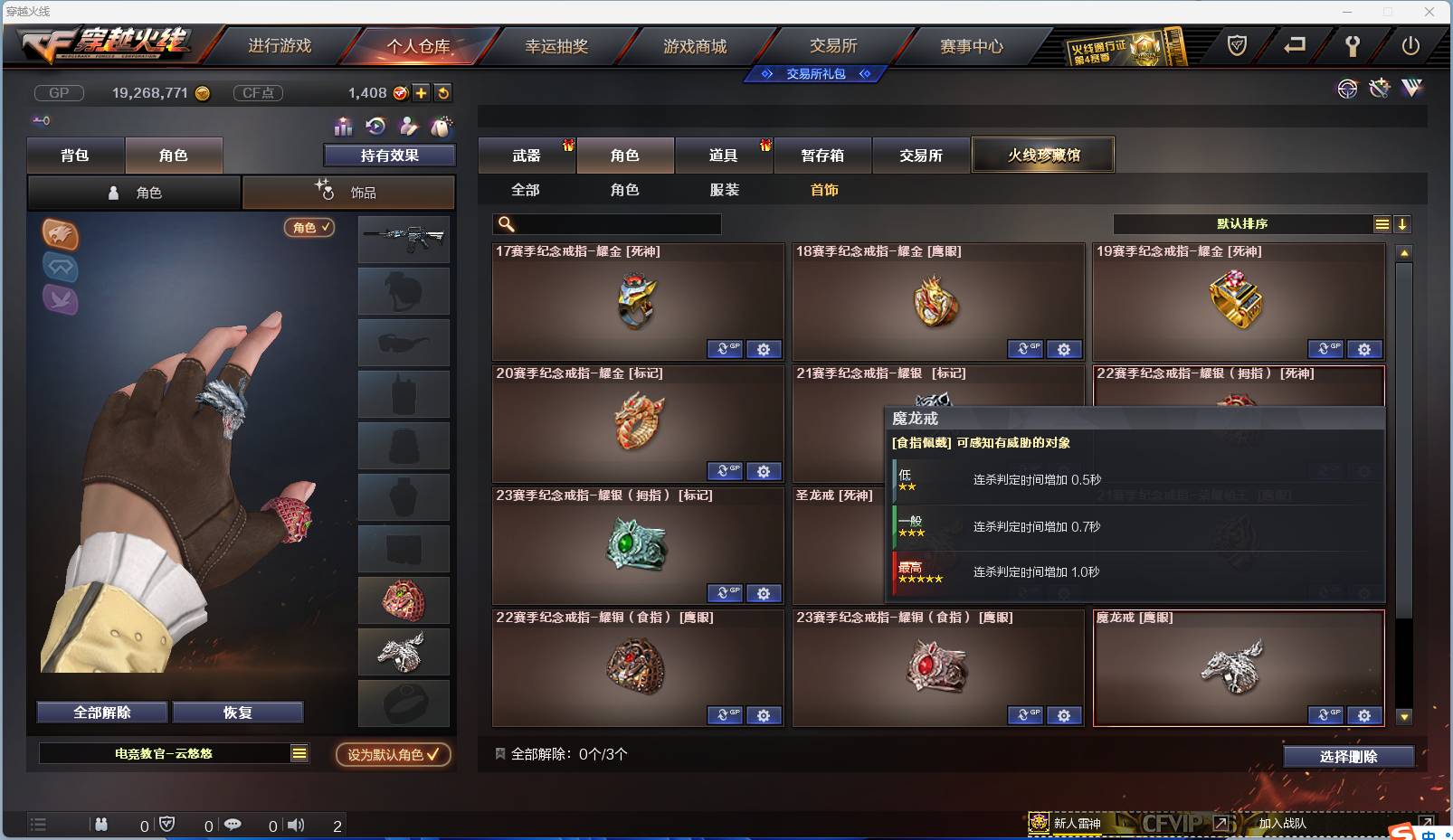Image resolution: width=1453 pixels, height=840 pixels.
Task: Click the GP exchange icon on 17赛季纪念戒指 card
Action: pyautogui.click(x=725, y=349)
